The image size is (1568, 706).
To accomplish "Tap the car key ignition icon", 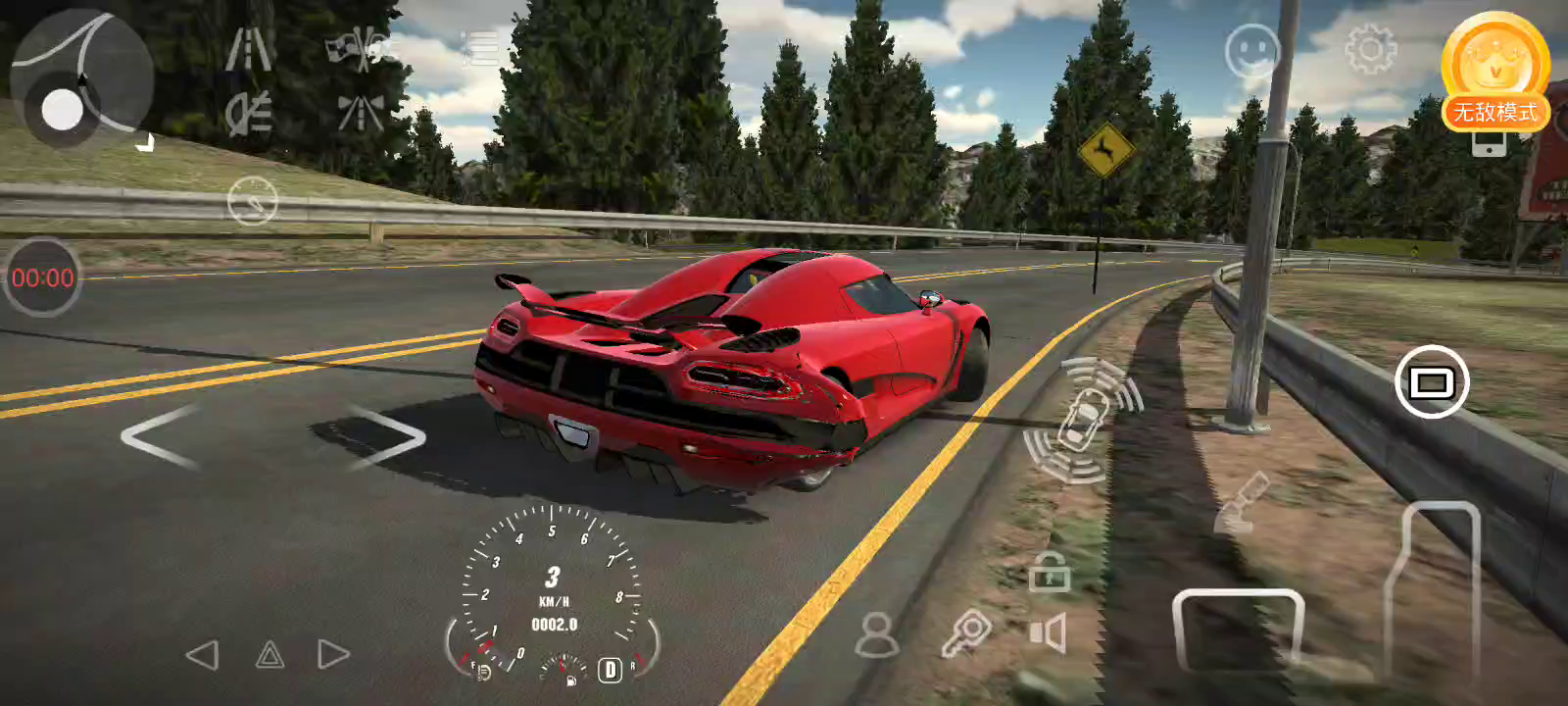I will [x=966, y=633].
